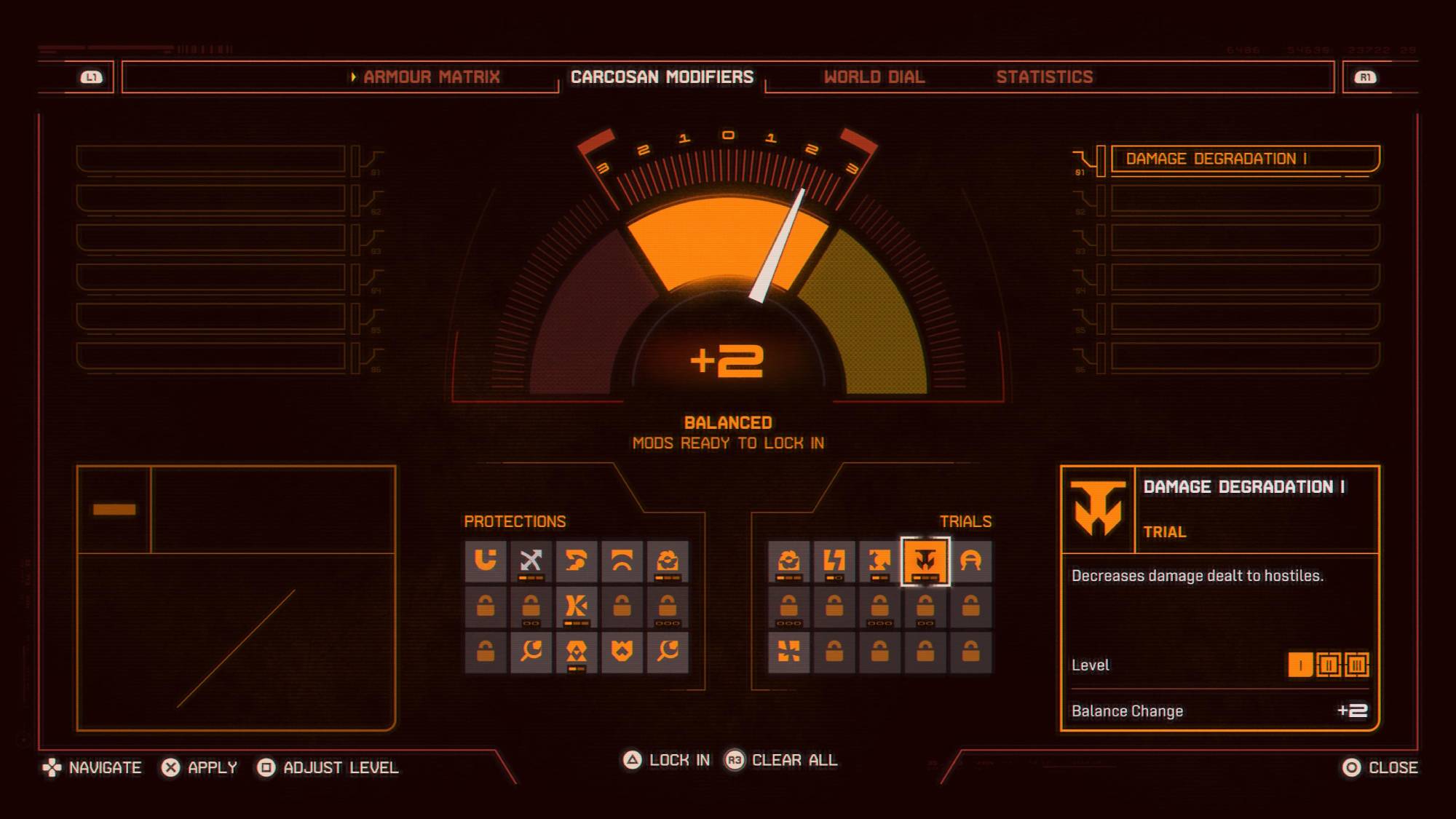The image size is (1456, 819).
Task: Pick the four inward arrows trial icon
Action: [789, 651]
